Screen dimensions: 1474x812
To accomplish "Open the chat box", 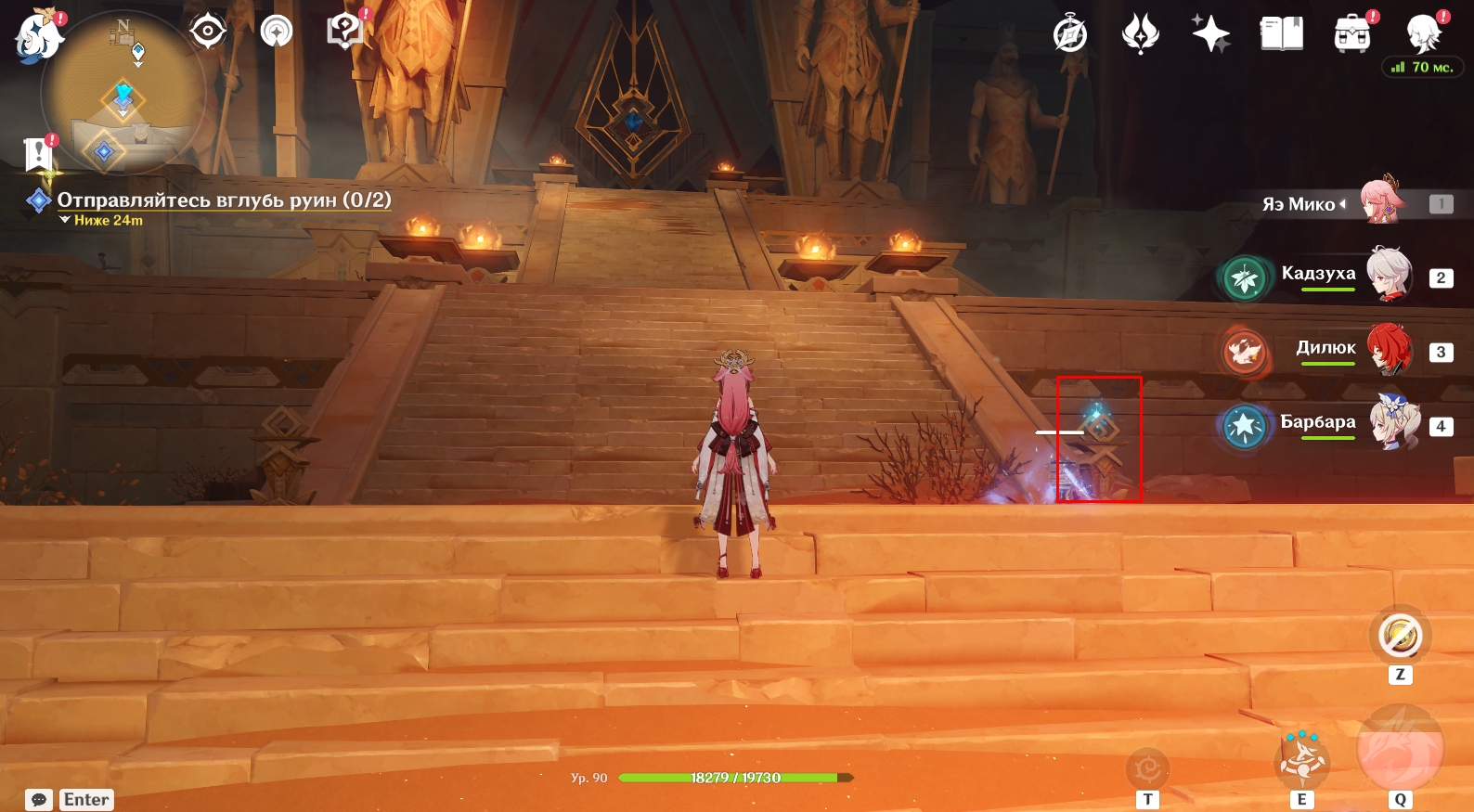I will (39, 800).
